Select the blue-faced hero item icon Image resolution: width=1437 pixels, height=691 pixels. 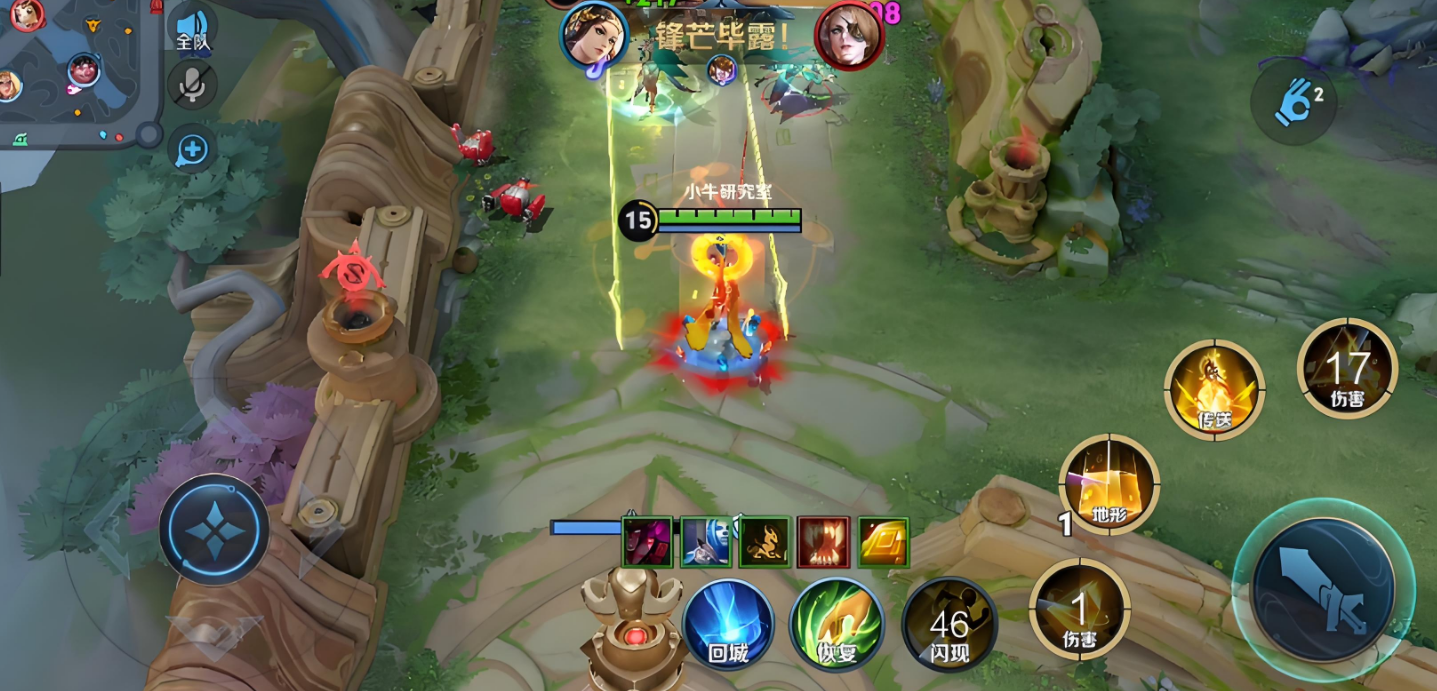(x=705, y=542)
